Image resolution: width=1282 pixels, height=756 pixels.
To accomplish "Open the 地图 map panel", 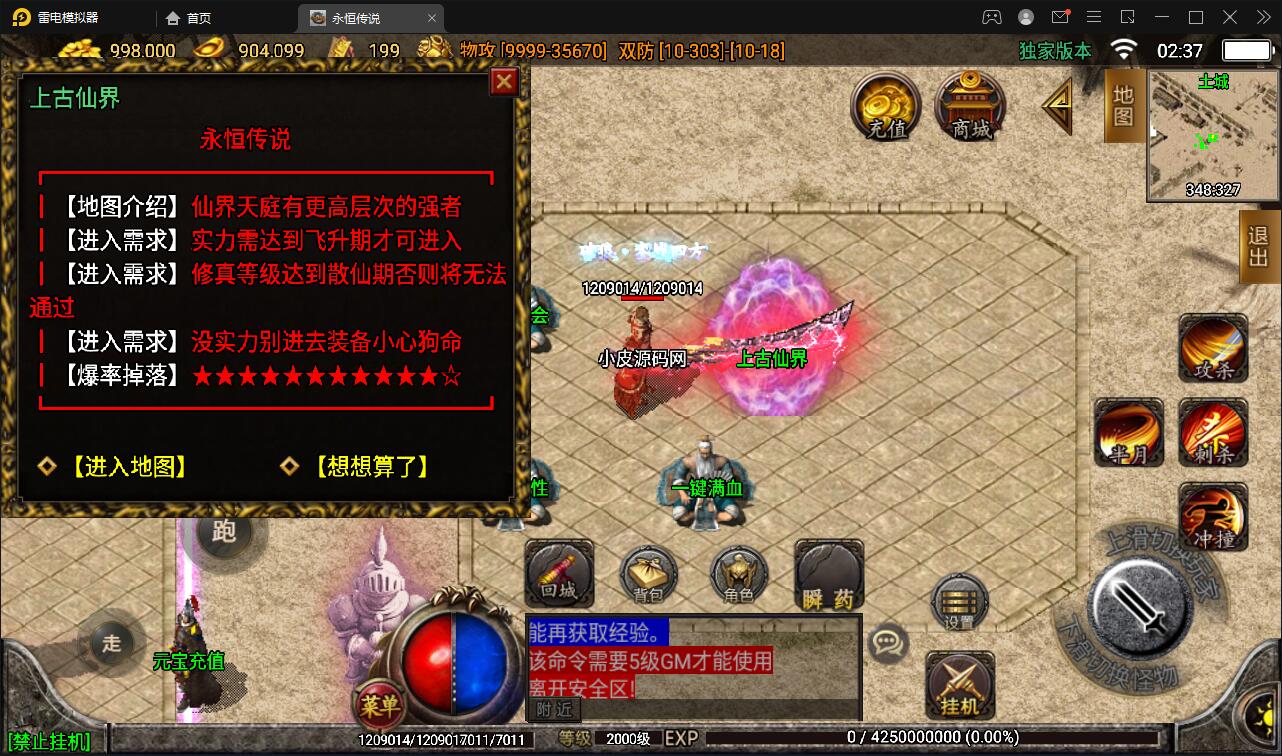I will click(x=1121, y=103).
